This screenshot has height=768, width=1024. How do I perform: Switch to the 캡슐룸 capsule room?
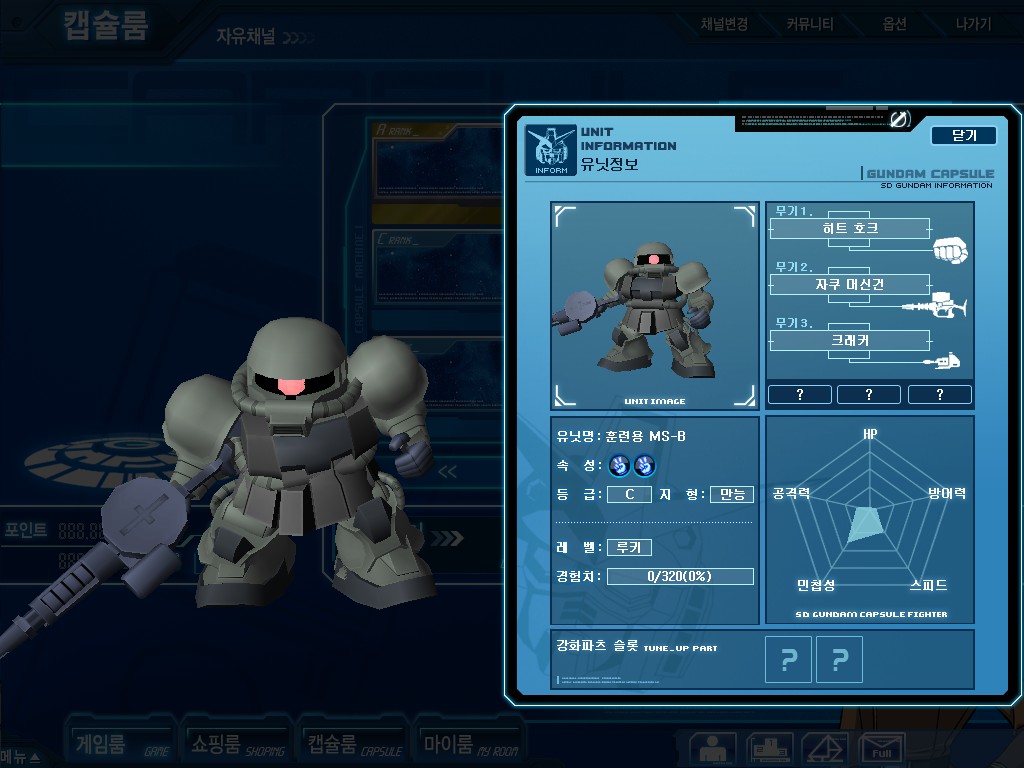(x=353, y=744)
